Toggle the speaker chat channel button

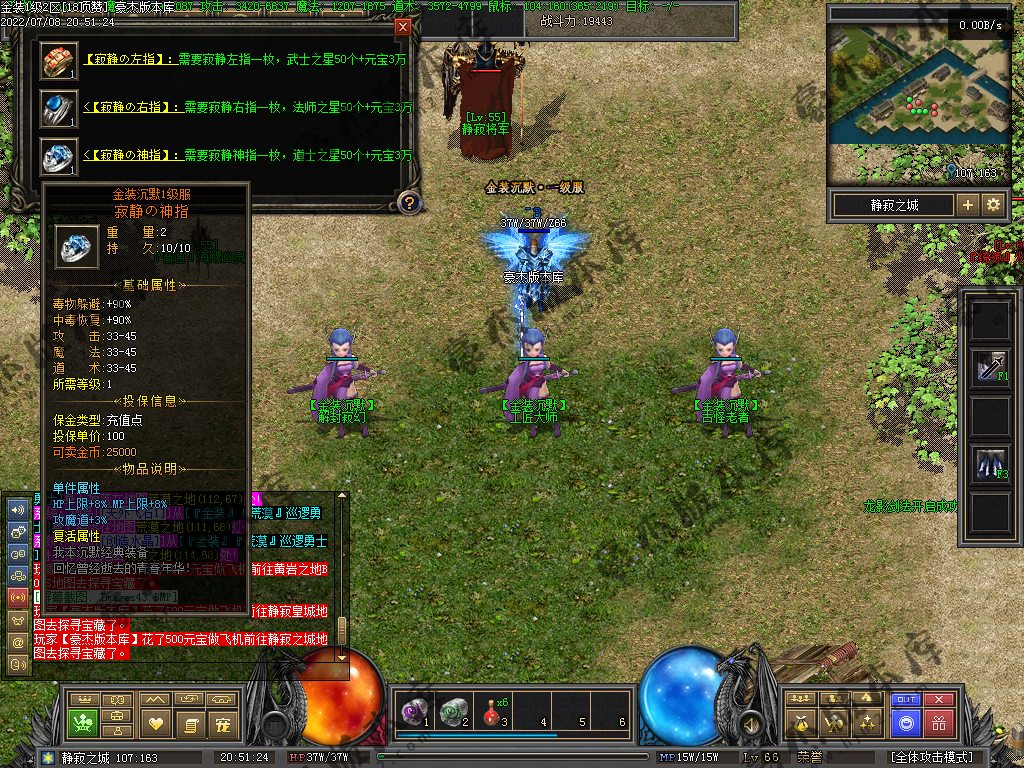[x=17, y=509]
